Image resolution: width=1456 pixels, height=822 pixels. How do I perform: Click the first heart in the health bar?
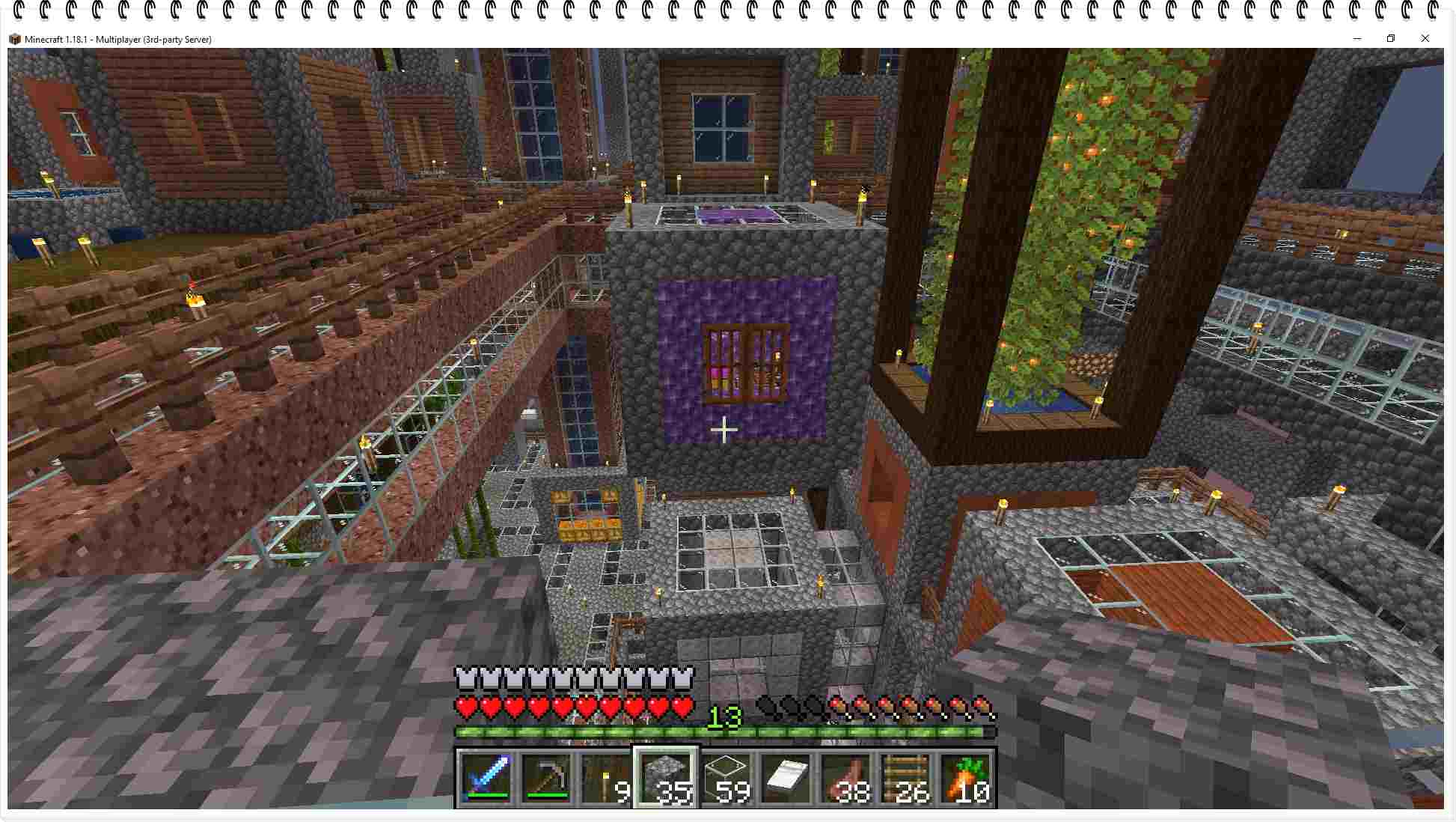pyautogui.click(x=465, y=704)
